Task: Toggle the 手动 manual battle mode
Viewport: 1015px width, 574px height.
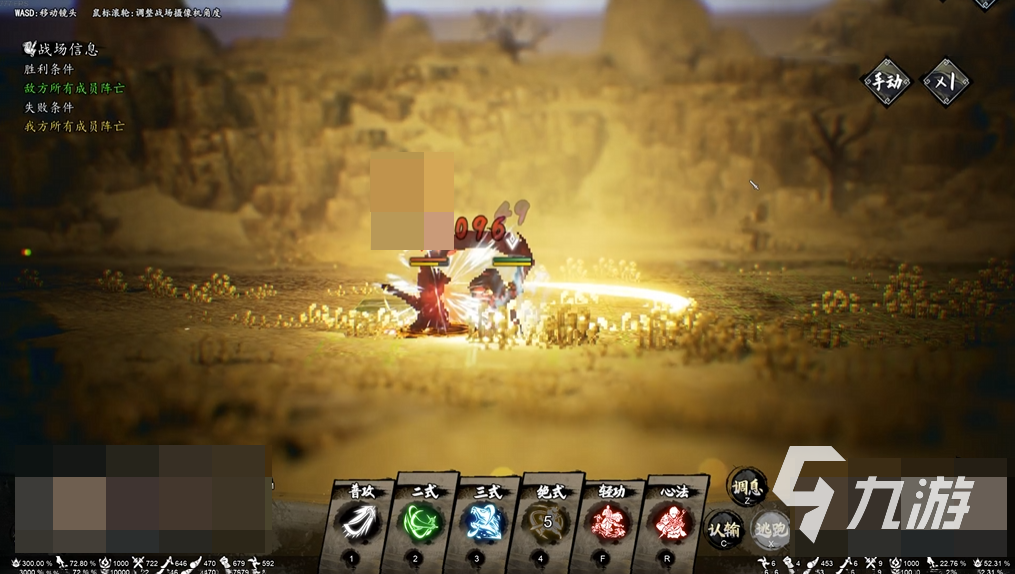Action: [887, 83]
